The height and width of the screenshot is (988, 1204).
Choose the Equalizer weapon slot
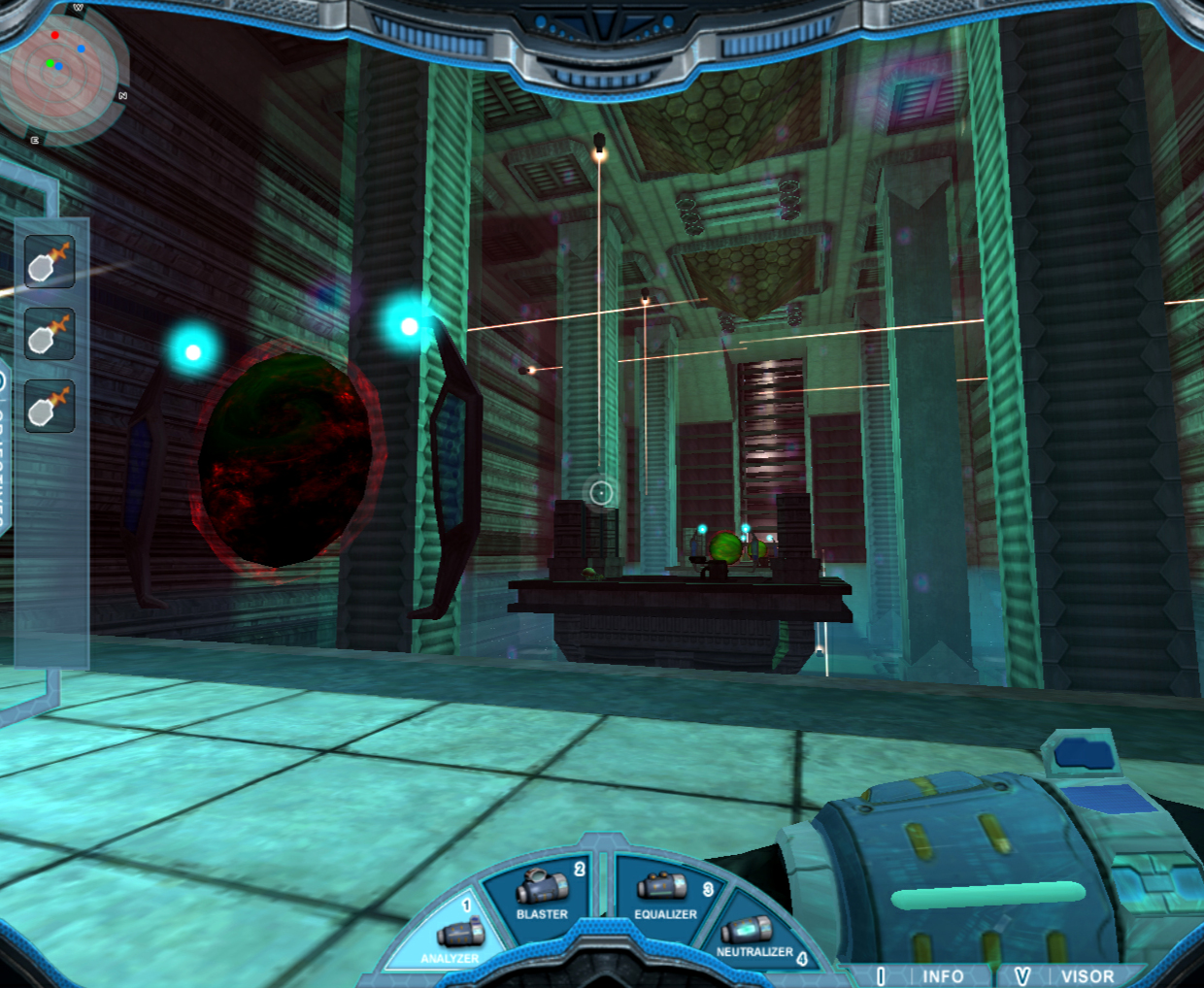(666, 893)
